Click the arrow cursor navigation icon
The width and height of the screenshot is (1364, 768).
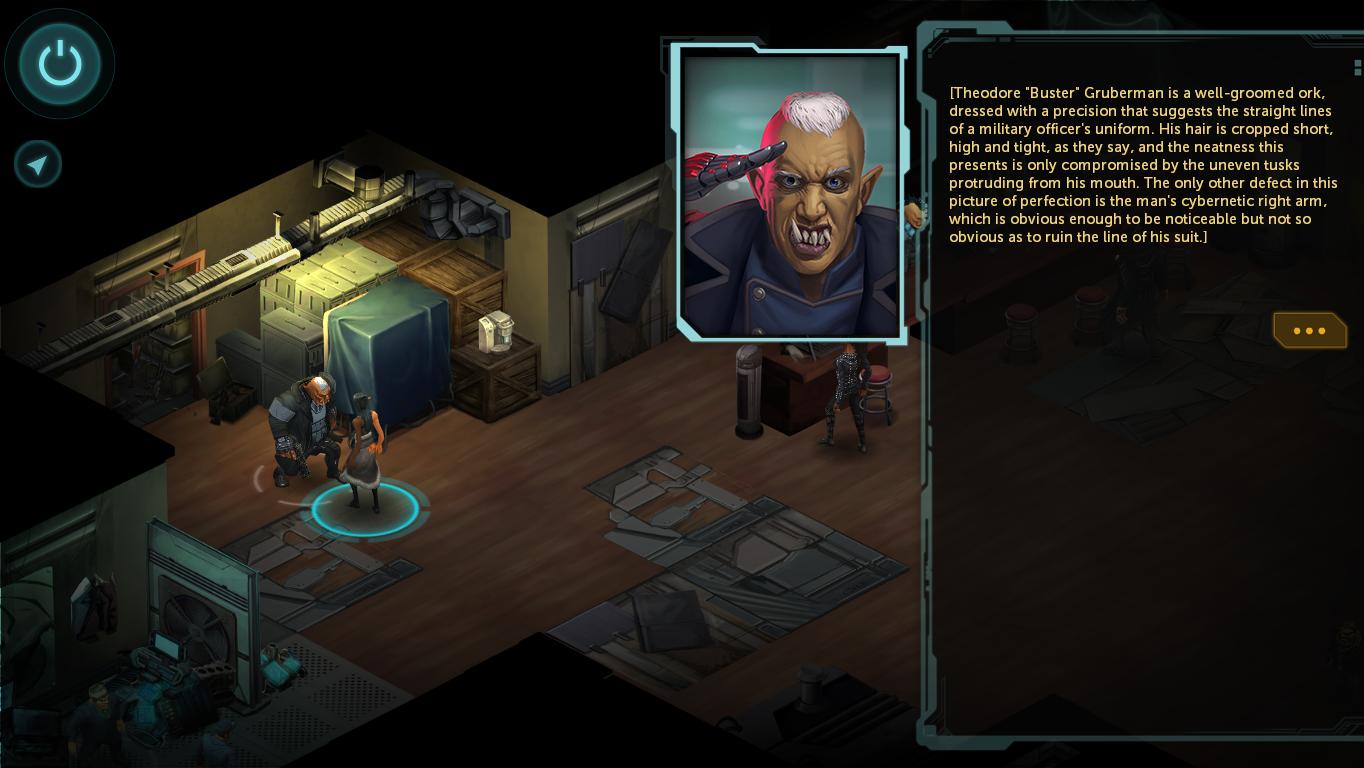coord(38,165)
